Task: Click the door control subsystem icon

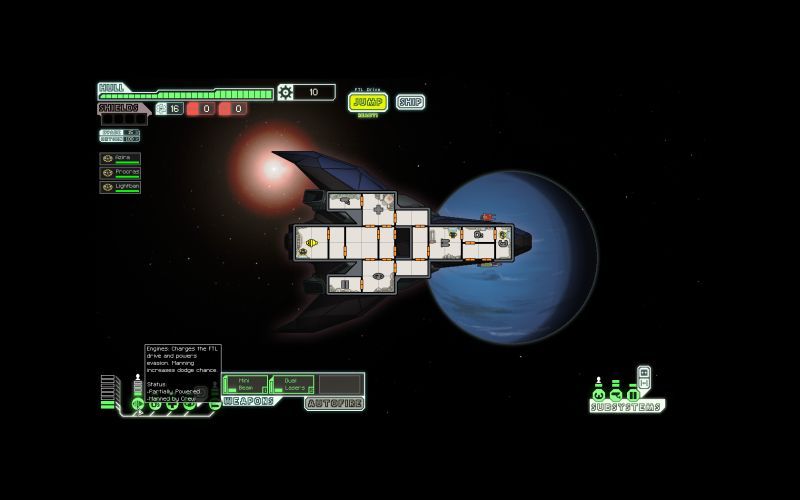Action: tap(632, 394)
